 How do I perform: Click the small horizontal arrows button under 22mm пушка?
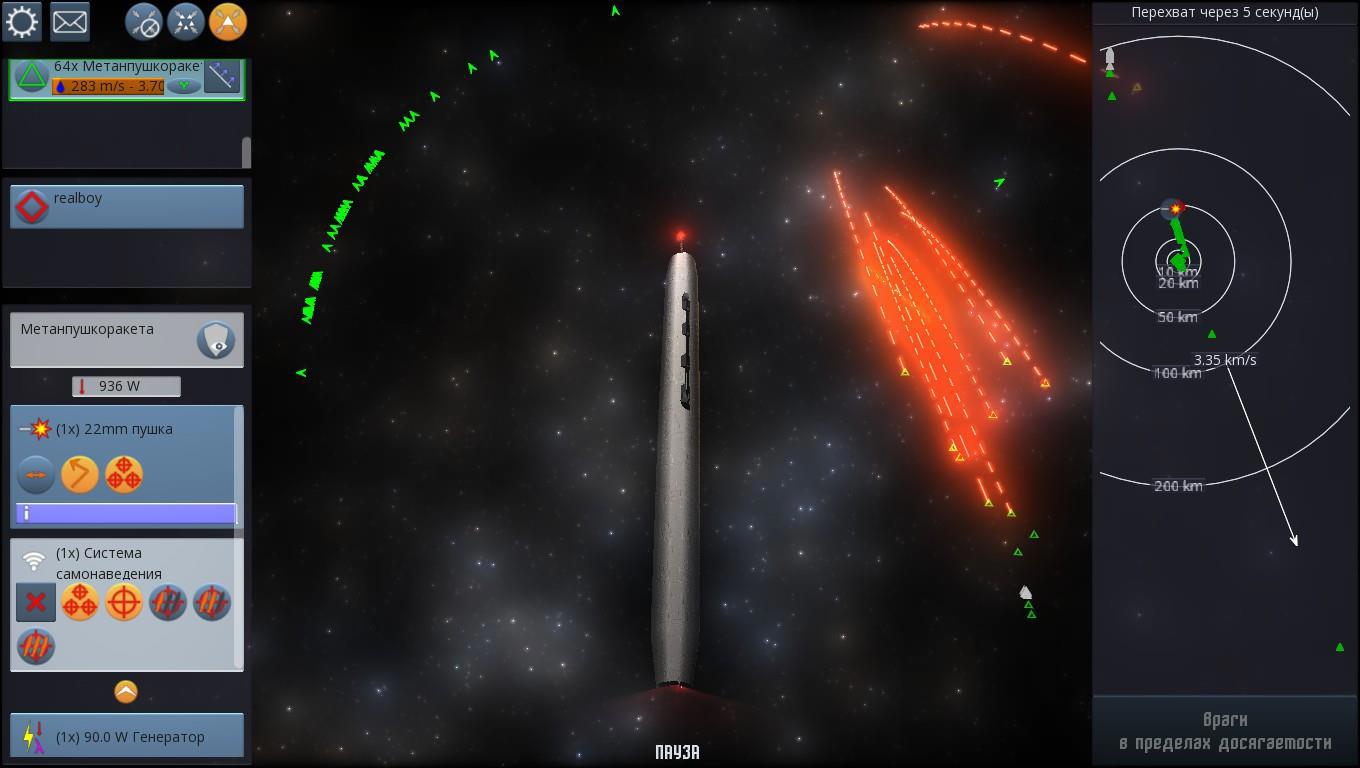36,475
